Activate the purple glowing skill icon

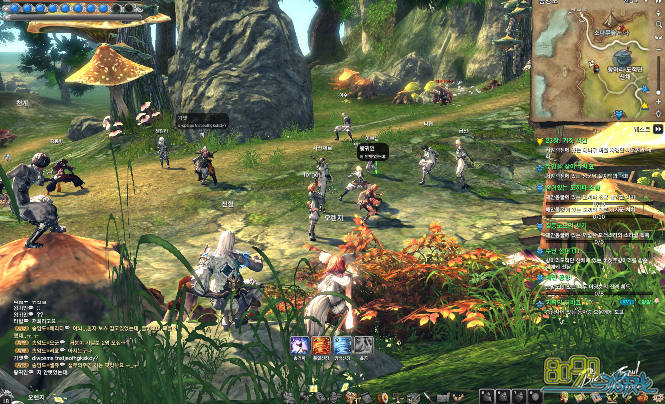click(299, 346)
